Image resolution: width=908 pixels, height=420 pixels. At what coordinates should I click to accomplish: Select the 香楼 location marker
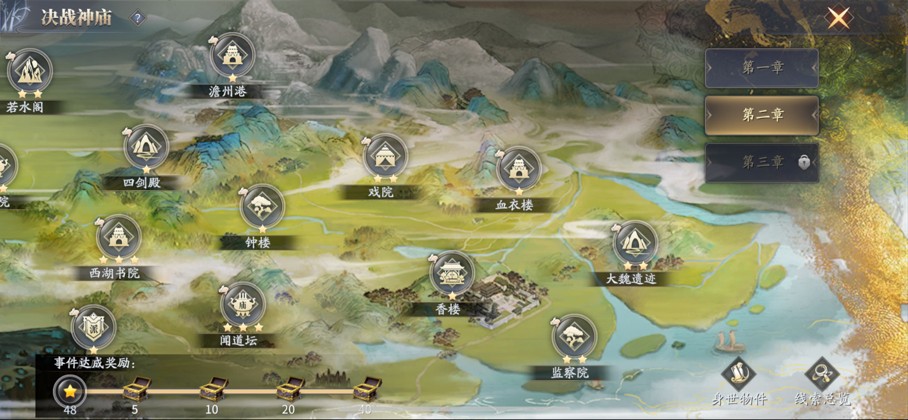[452, 273]
